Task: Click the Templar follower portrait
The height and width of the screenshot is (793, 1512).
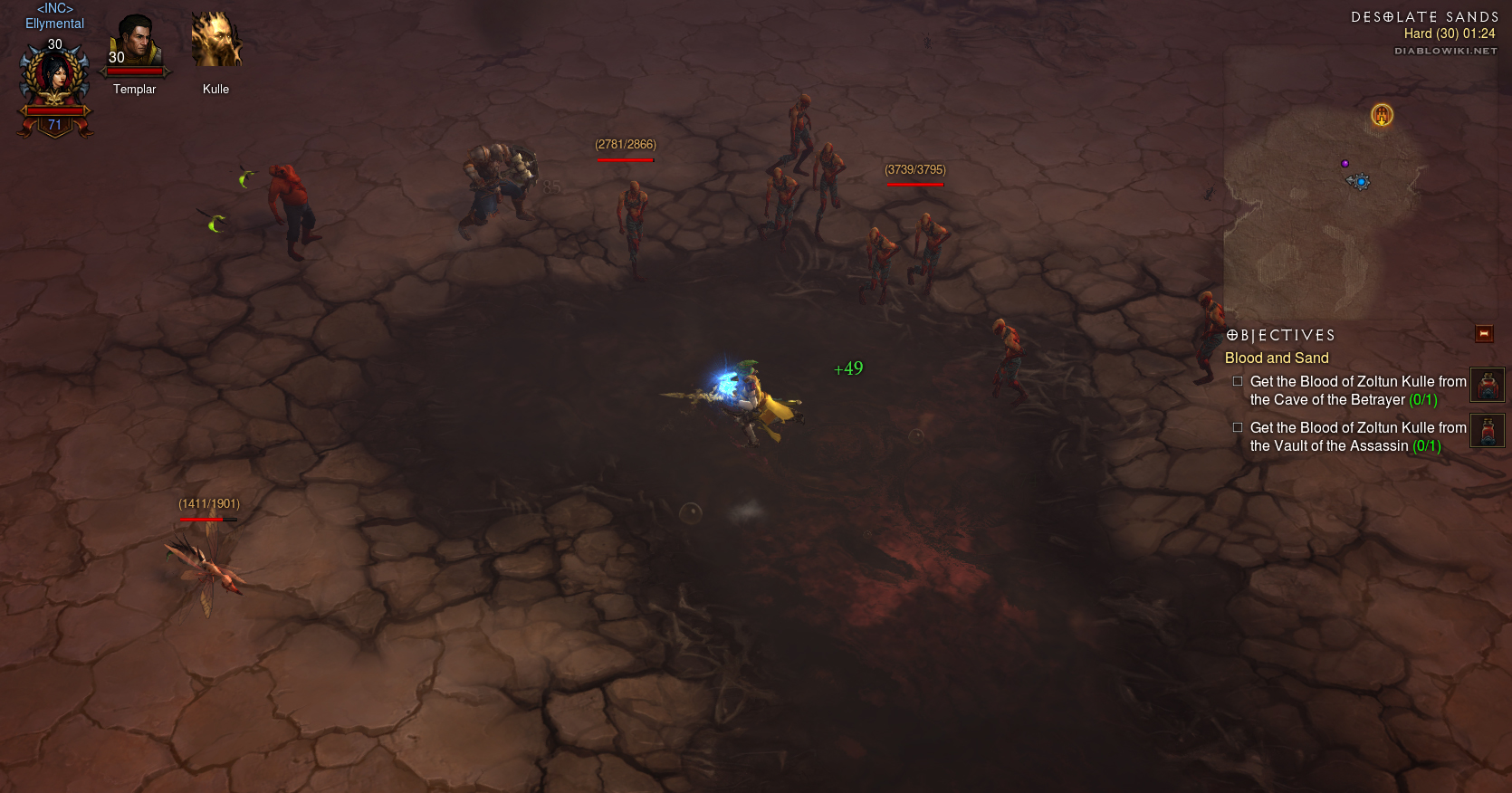Action: pos(135,43)
